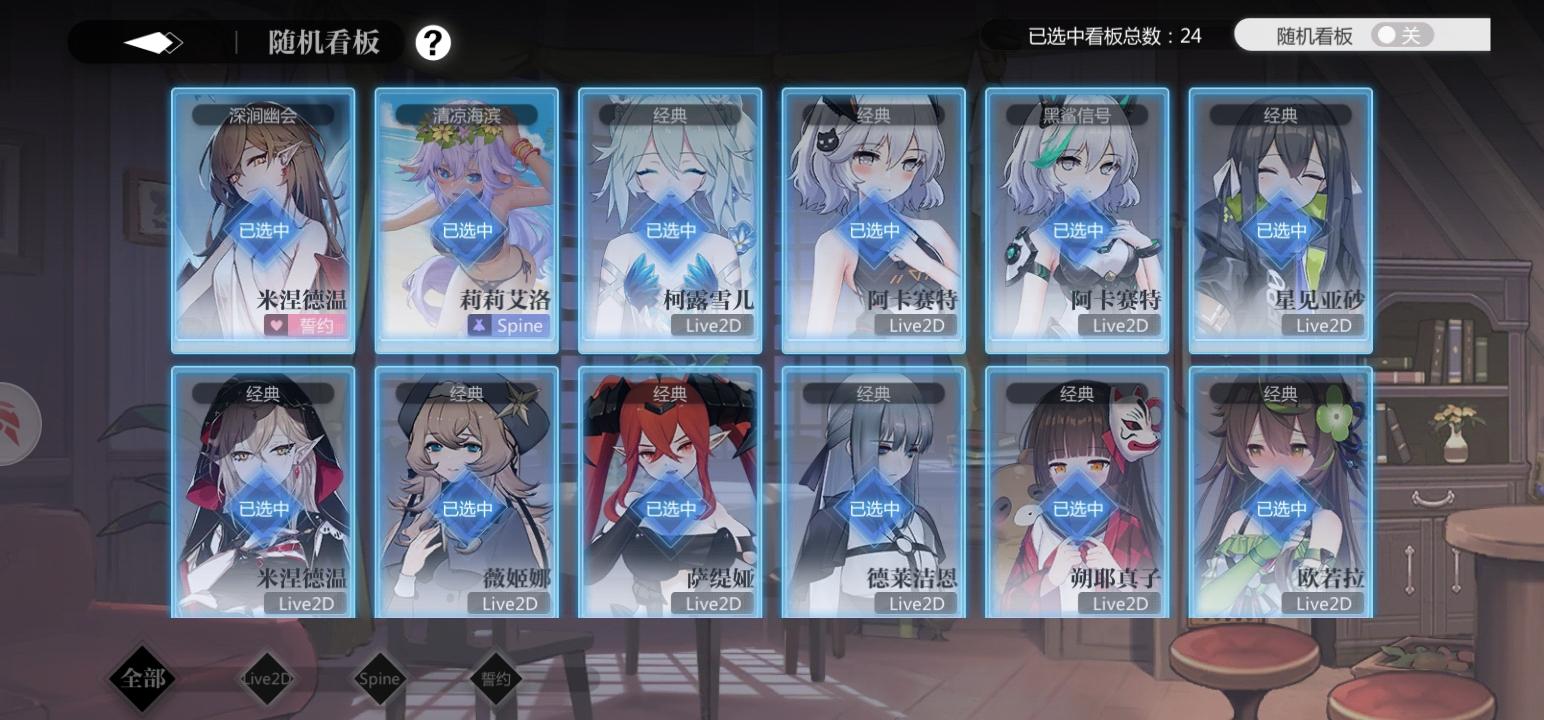Click the 已选中 diamond on 星见亚砂's card
This screenshot has width=1544, height=720.
point(1281,229)
